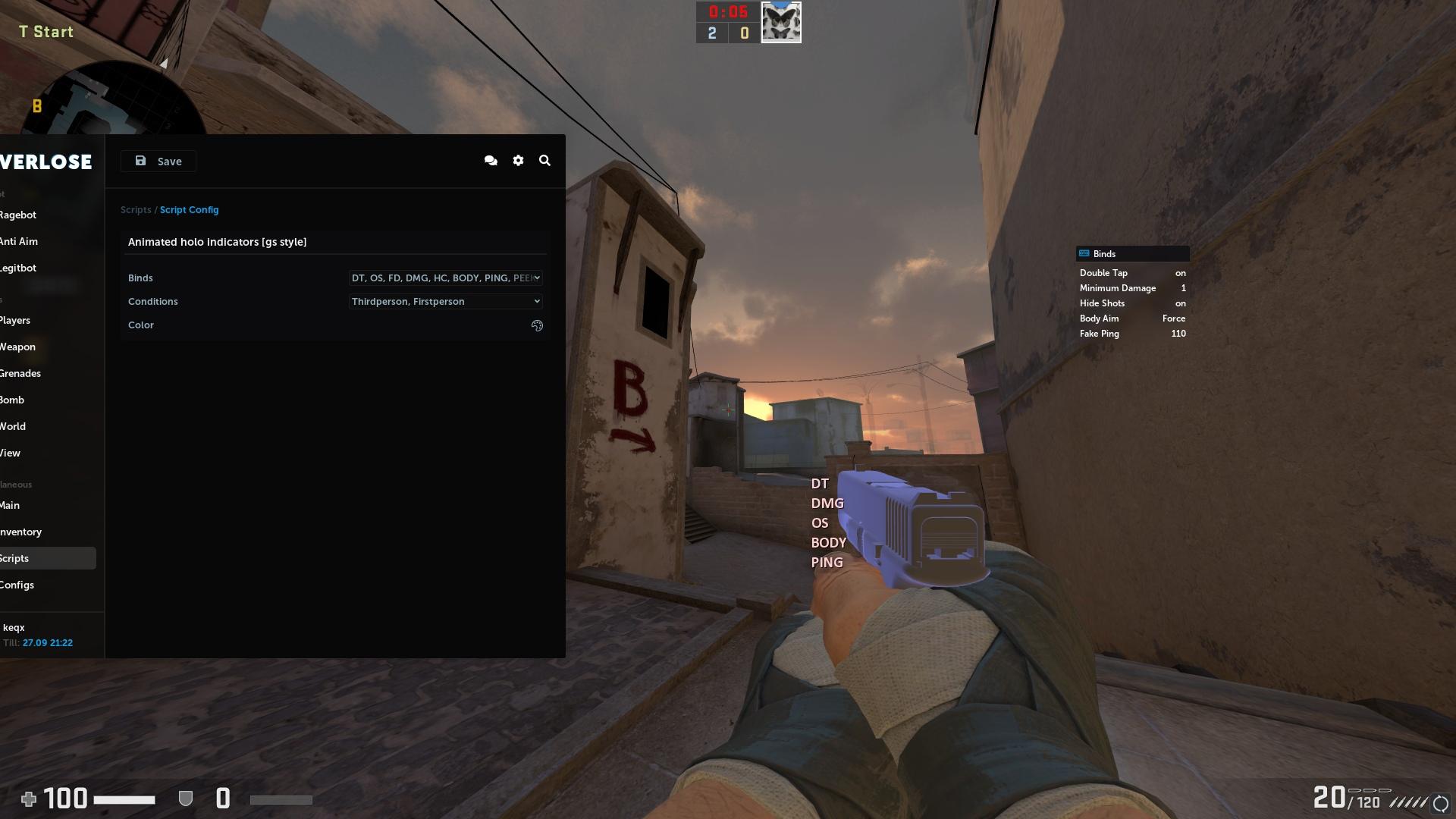The image size is (1456, 819).
Task: Click the health plus icon in HUD
Action: pos(29,799)
